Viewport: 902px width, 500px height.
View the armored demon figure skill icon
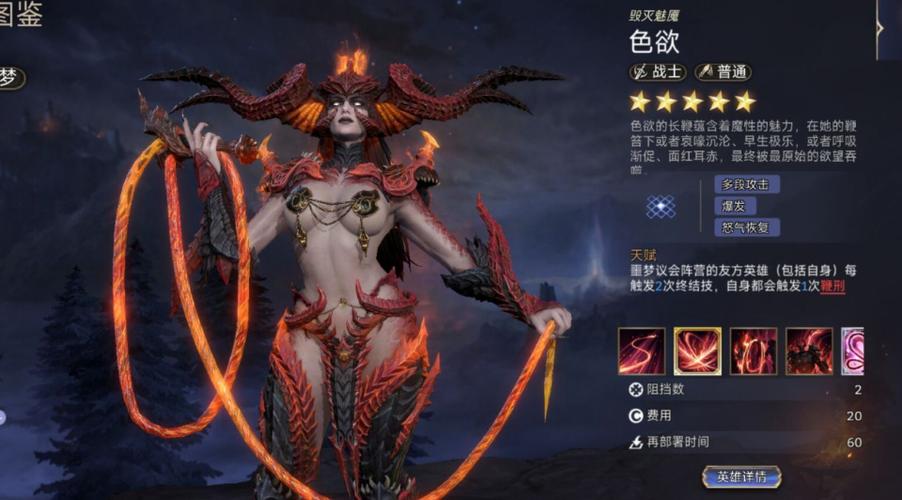pos(808,351)
